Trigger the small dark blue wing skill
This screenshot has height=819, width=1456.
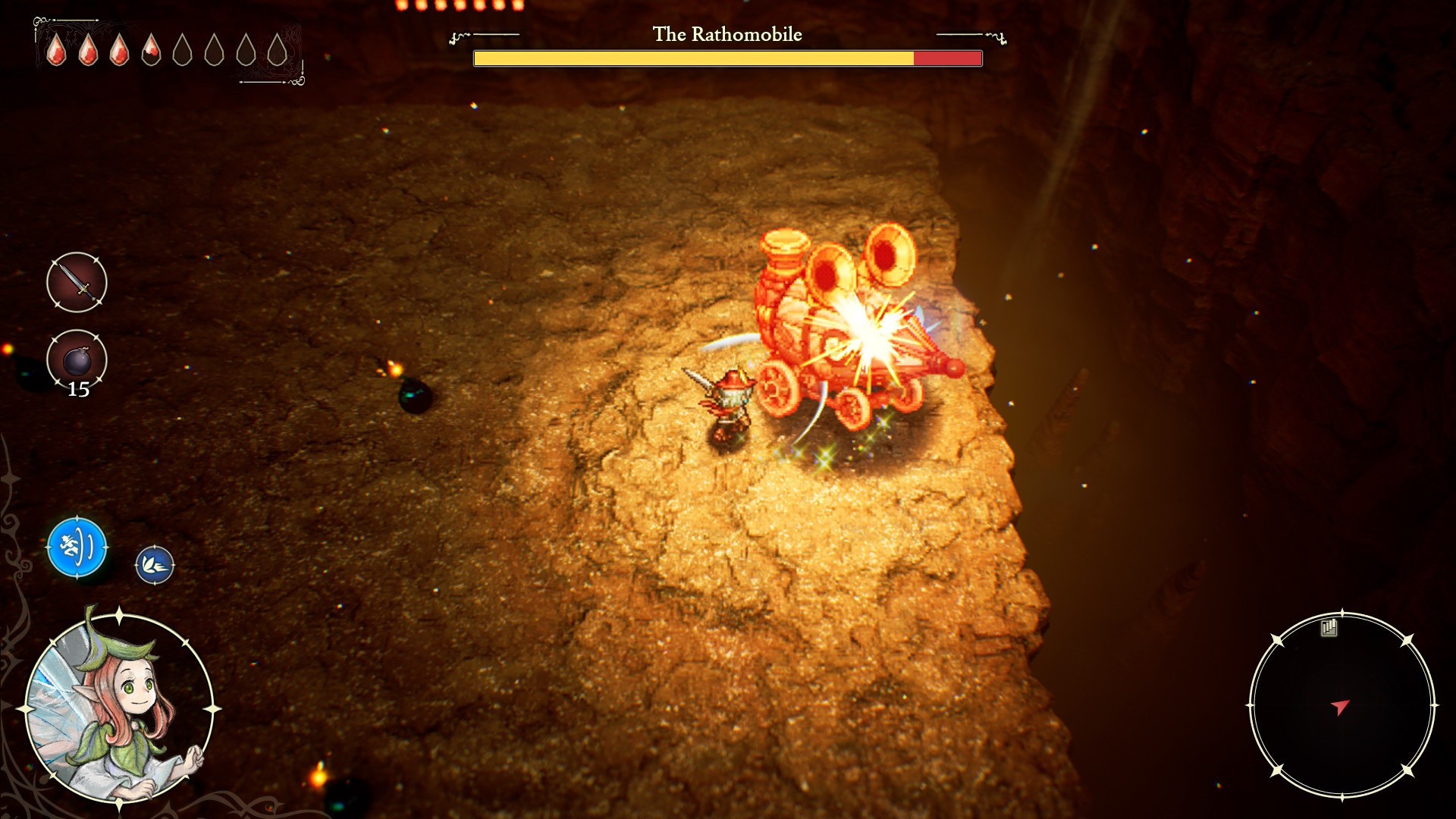click(155, 565)
